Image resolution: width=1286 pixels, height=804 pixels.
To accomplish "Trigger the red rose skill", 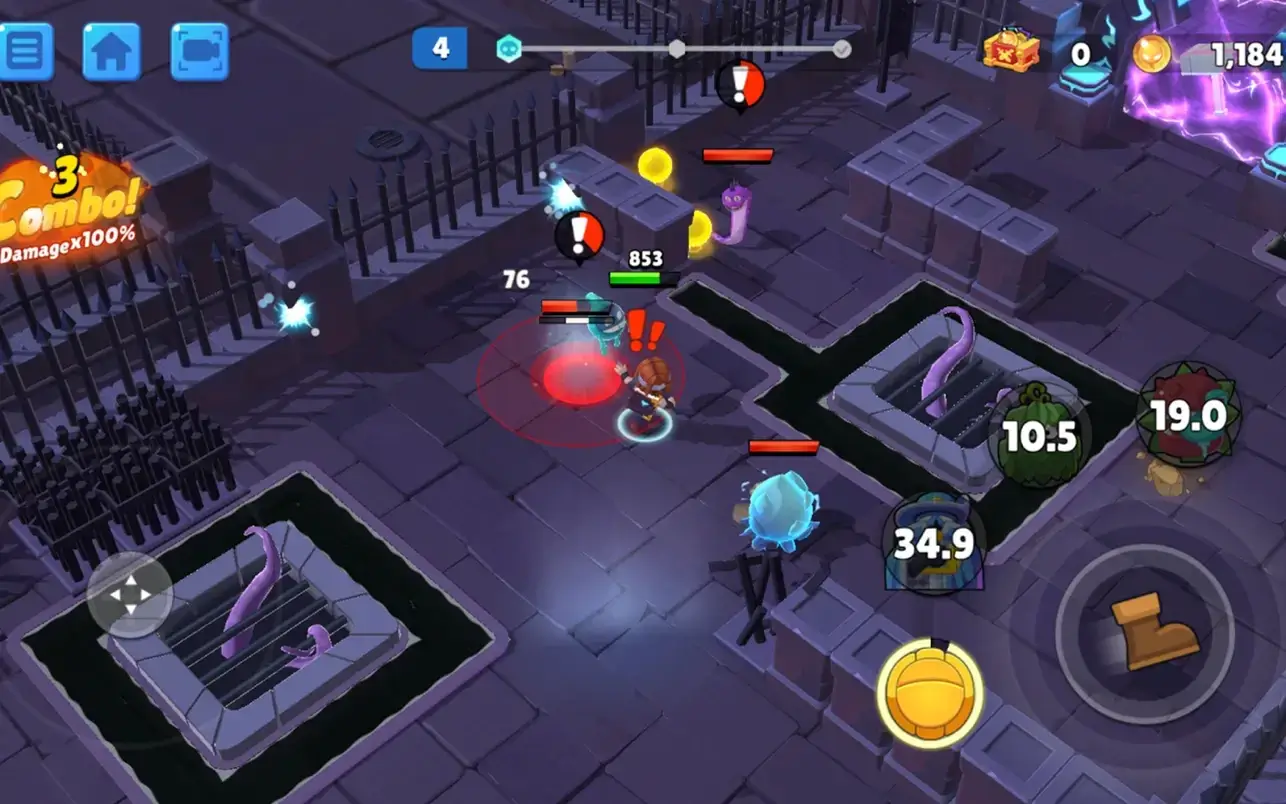I will (x=1188, y=414).
